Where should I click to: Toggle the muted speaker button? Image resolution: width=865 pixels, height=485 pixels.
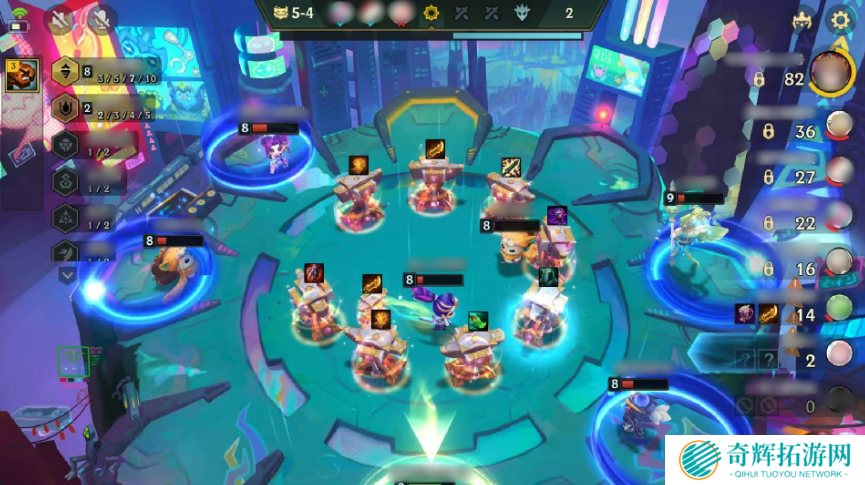click(60, 18)
